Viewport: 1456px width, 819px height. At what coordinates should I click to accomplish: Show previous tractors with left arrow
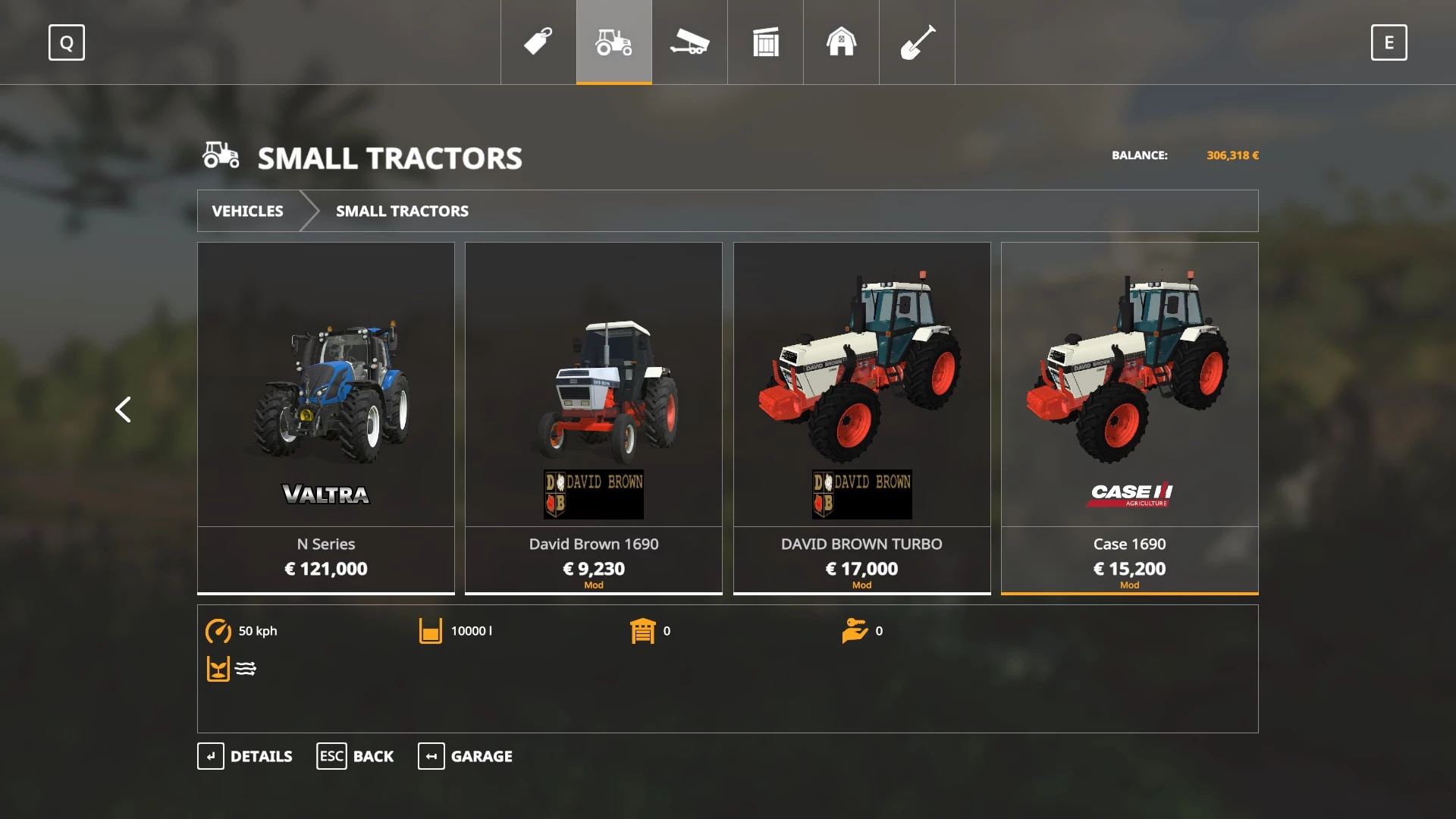tap(123, 409)
